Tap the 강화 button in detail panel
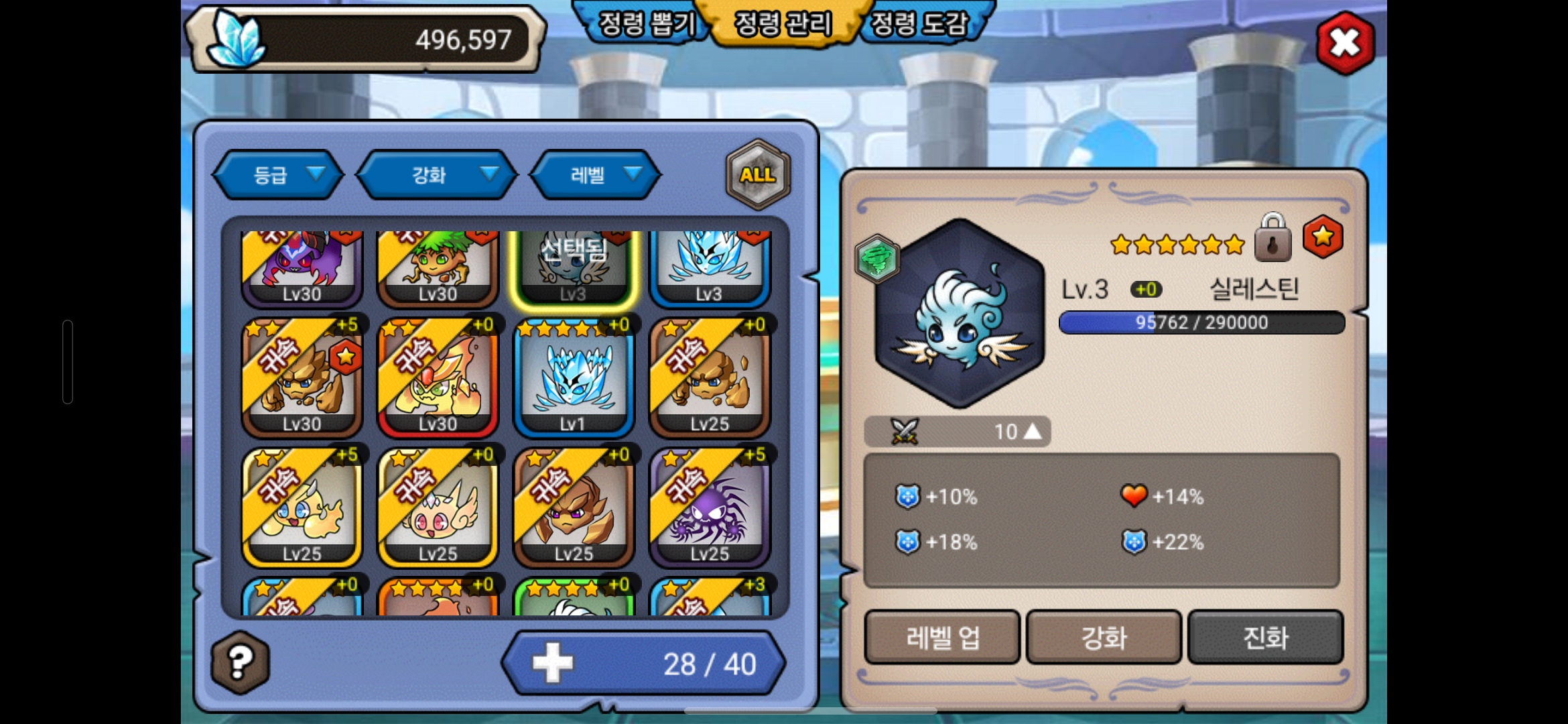The image size is (1568, 724). tap(1104, 637)
